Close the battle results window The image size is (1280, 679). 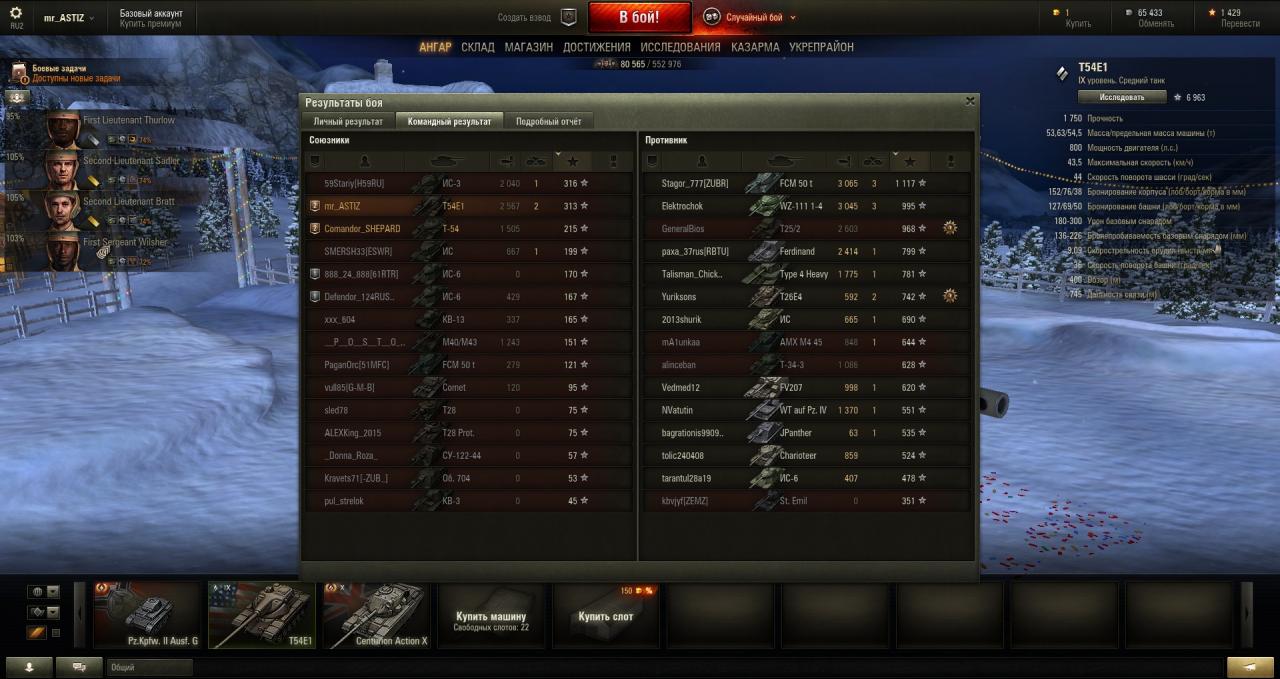coord(969,101)
